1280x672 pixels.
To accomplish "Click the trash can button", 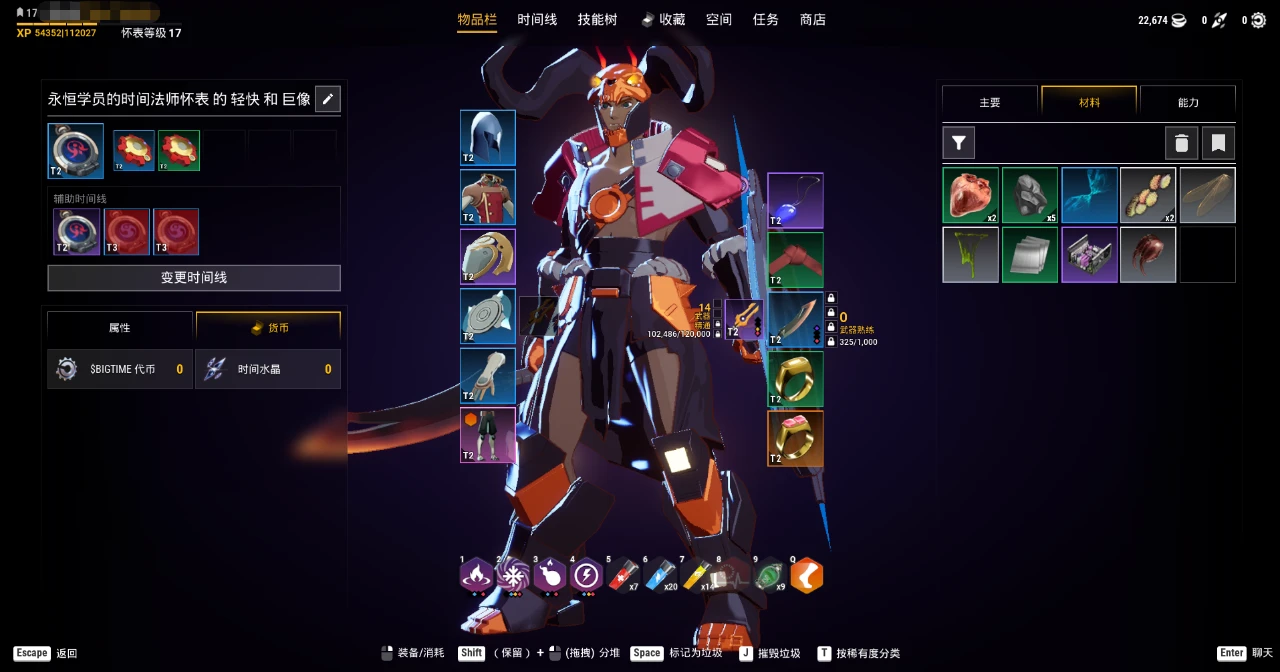I will 1181,143.
